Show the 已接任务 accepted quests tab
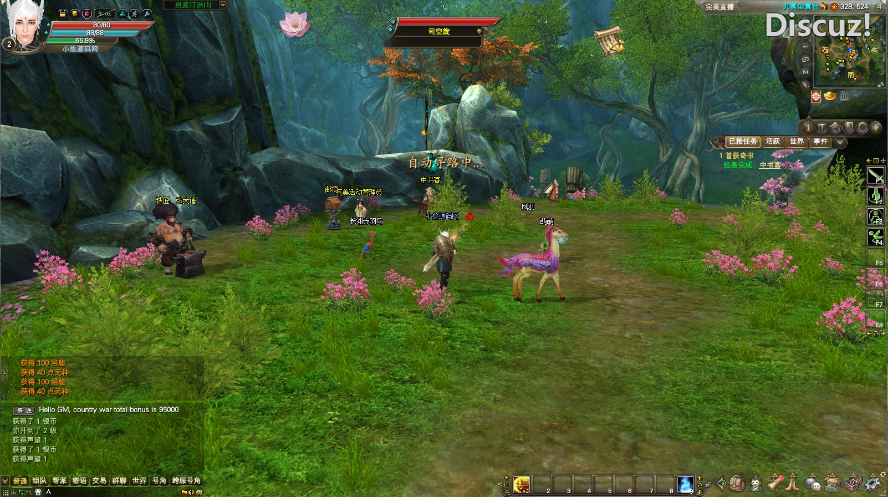 coord(743,142)
